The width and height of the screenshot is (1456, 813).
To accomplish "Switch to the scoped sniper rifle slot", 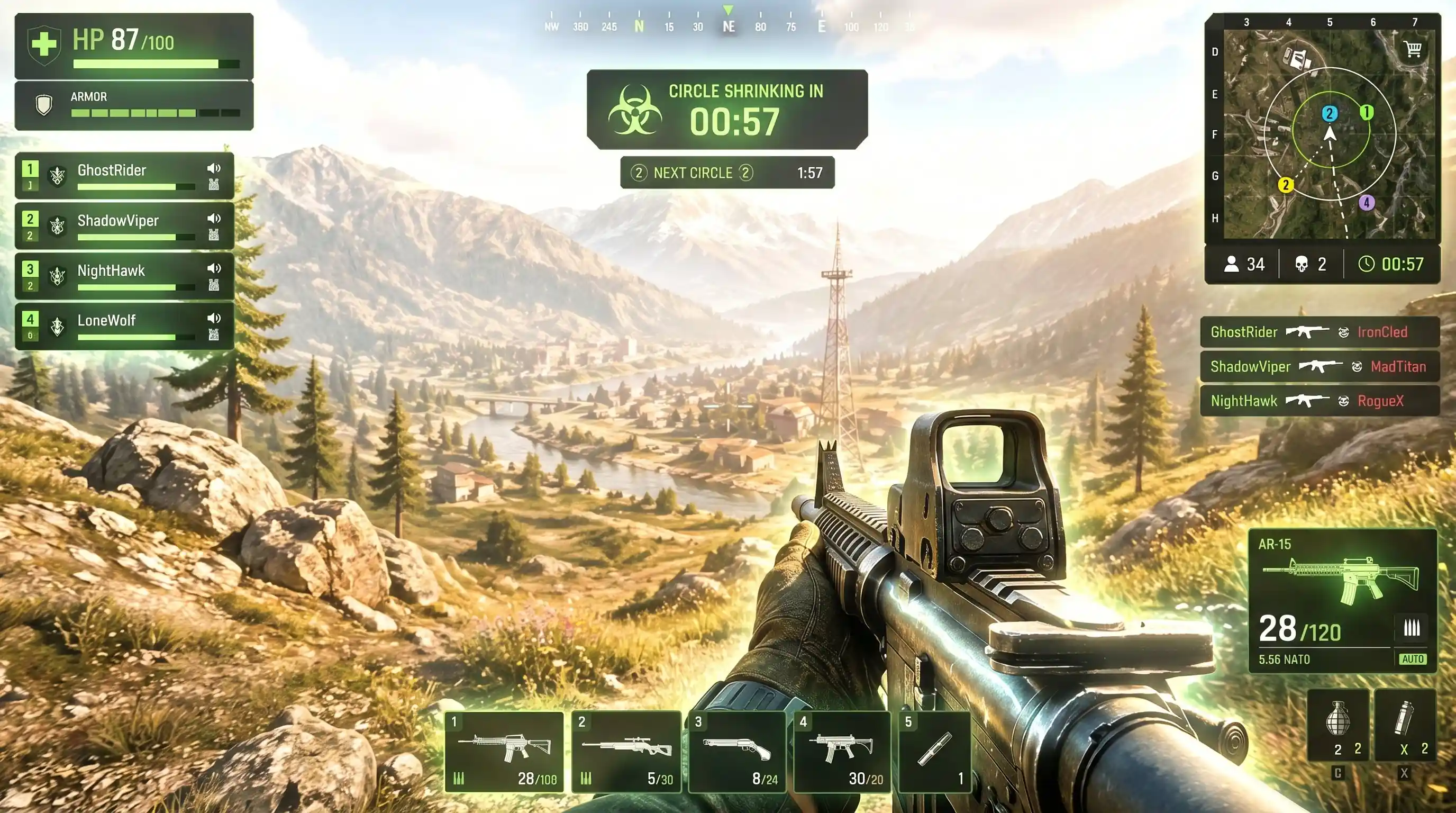I will 626,752.
